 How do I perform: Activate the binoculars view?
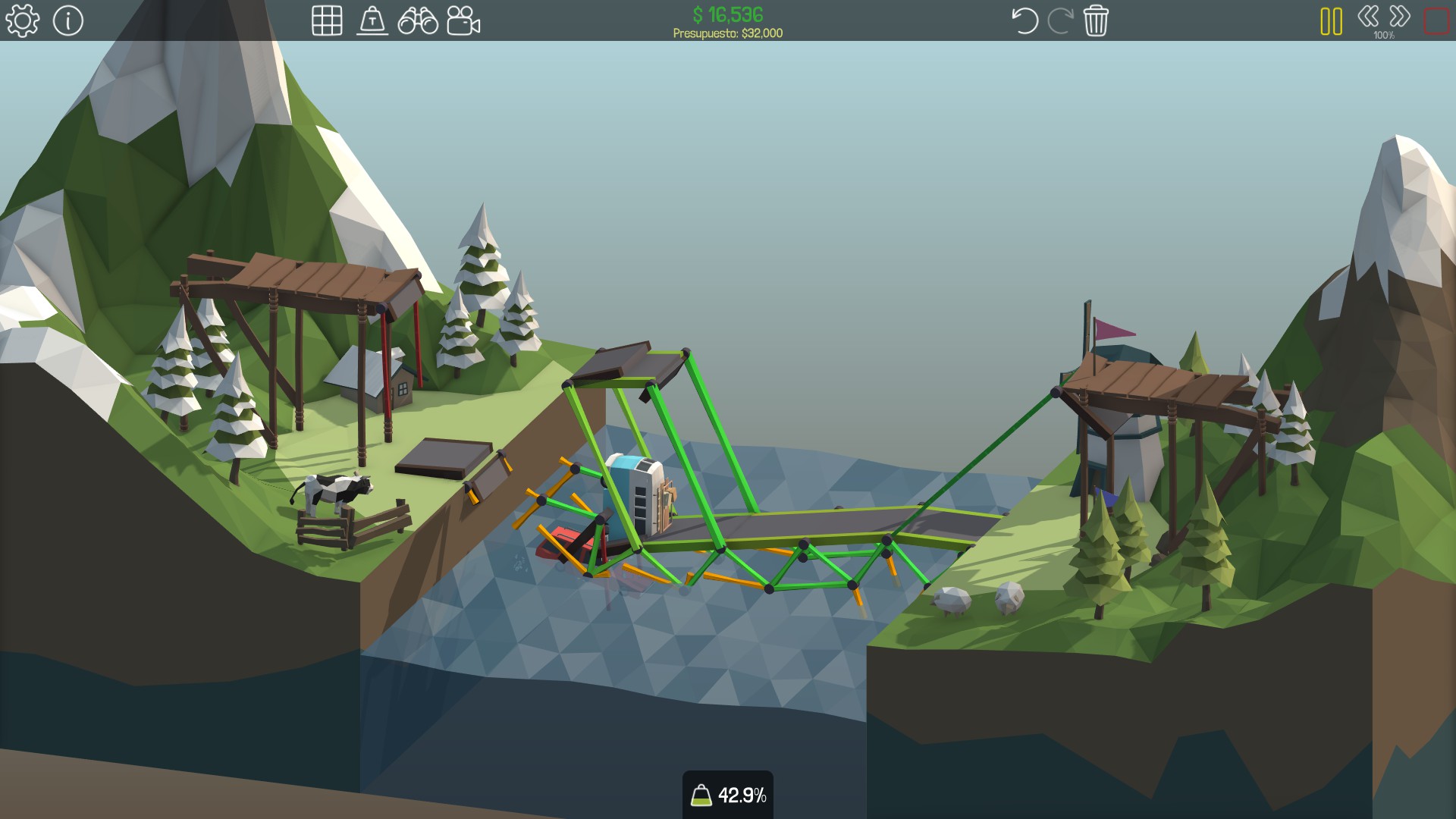point(418,20)
